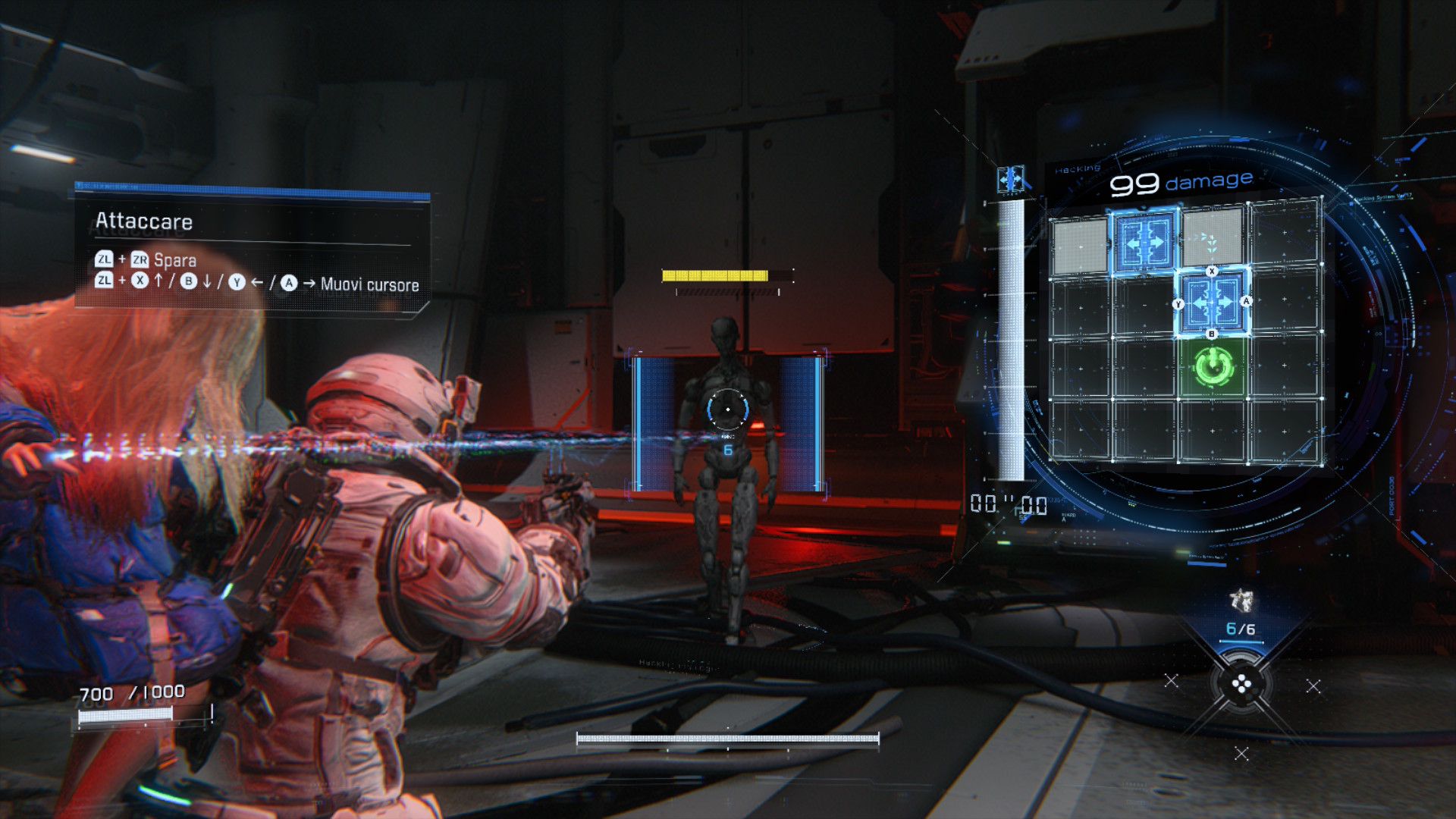Click the highlighted cursor tile with button prompts
This screenshot has width=1456, height=819.
pyautogui.click(x=1212, y=303)
